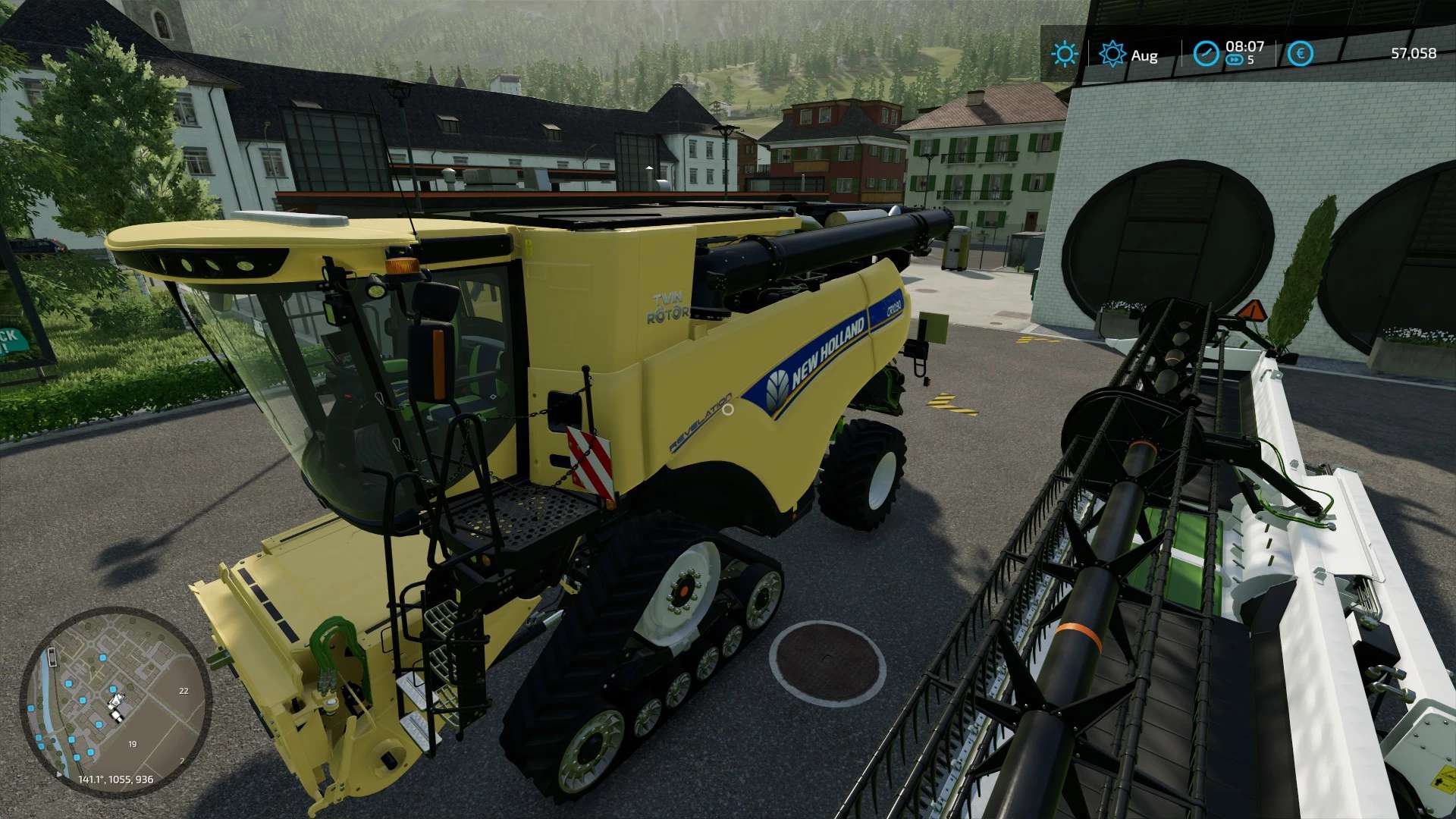1456x819 pixels.
Task: Click the game clock icon
Action: 1206,54
